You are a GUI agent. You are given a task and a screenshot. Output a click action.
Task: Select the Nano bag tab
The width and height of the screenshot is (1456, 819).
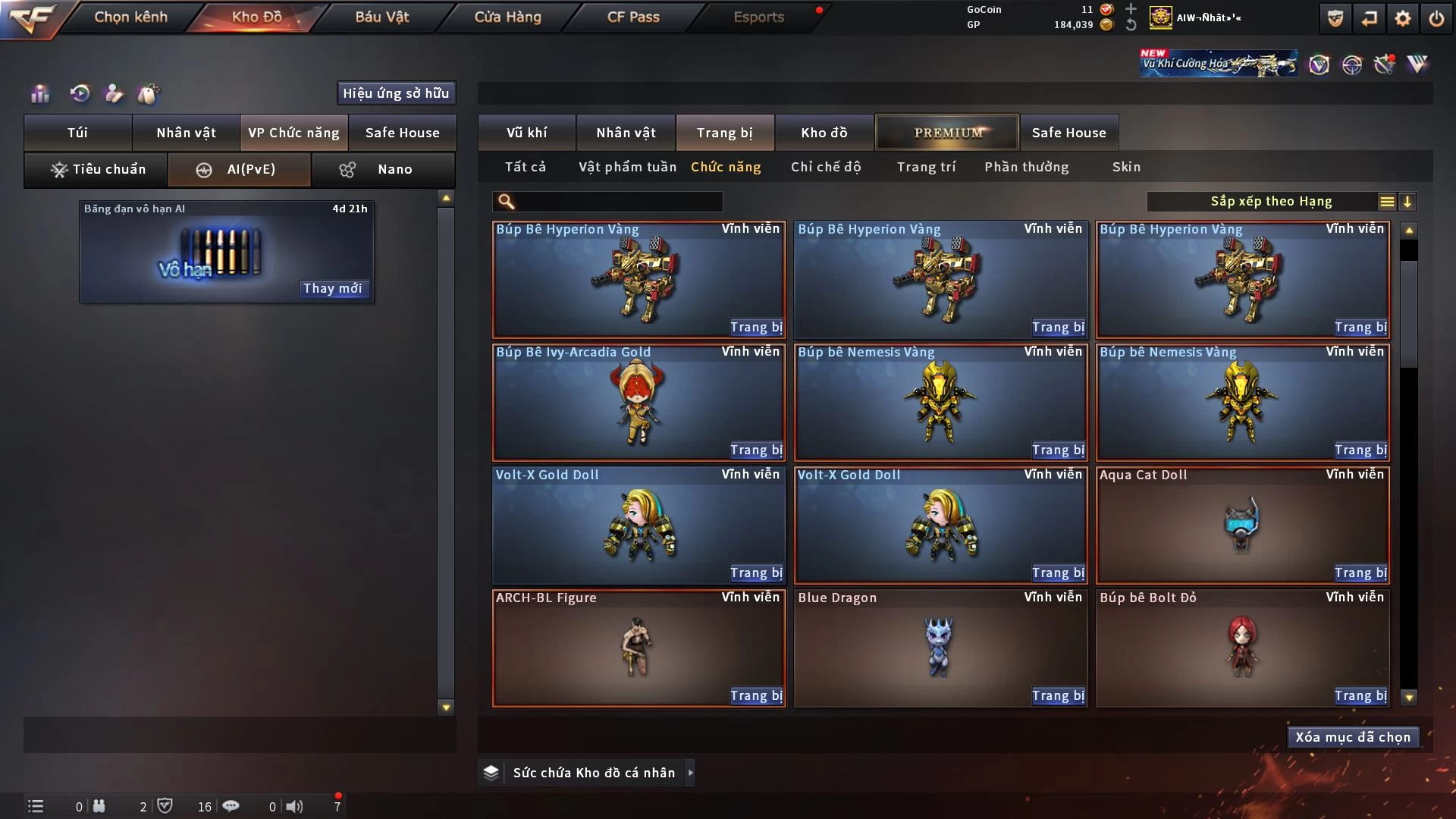tap(382, 169)
